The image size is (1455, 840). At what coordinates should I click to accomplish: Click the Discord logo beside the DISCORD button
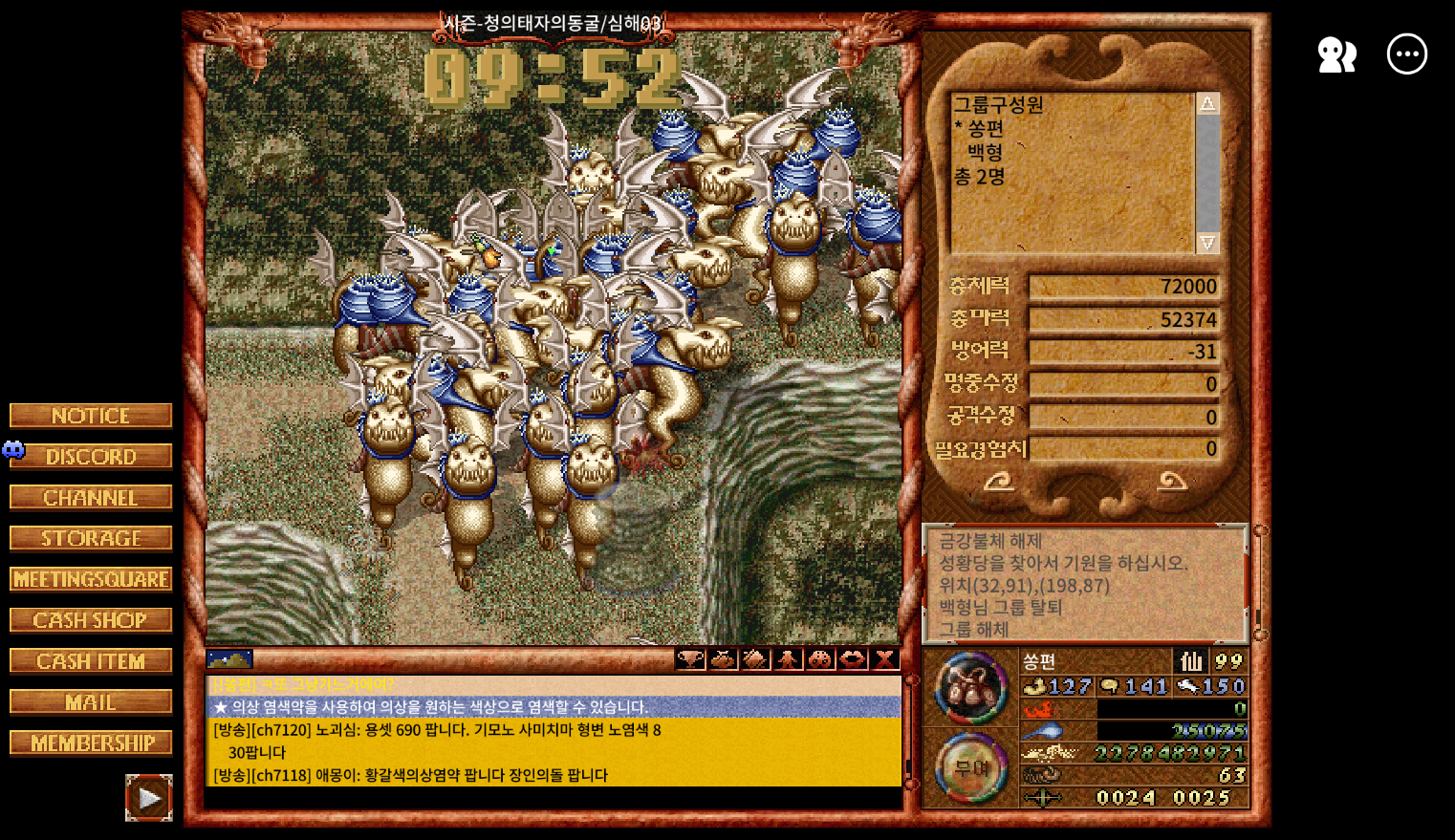coord(13,450)
